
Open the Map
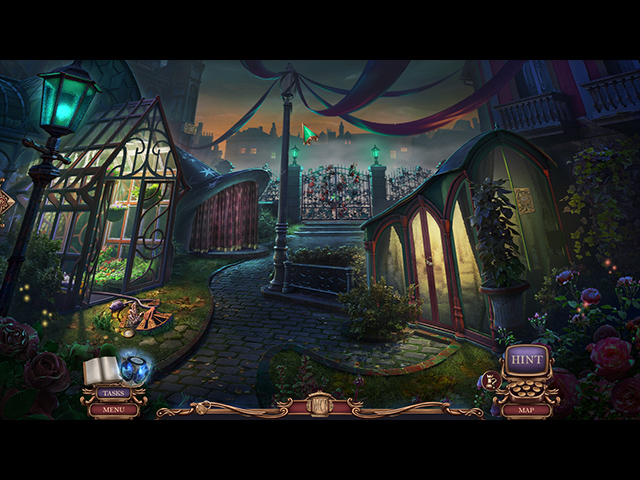click(x=526, y=409)
